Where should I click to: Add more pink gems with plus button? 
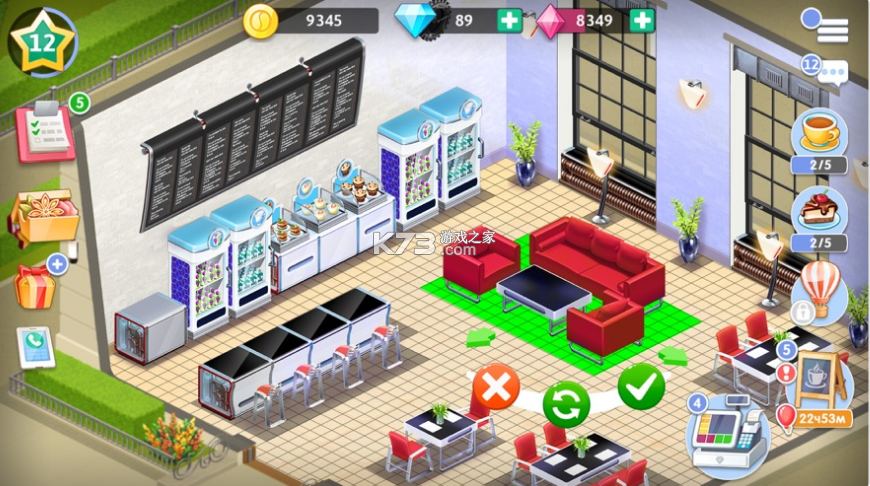click(x=642, y=20)
